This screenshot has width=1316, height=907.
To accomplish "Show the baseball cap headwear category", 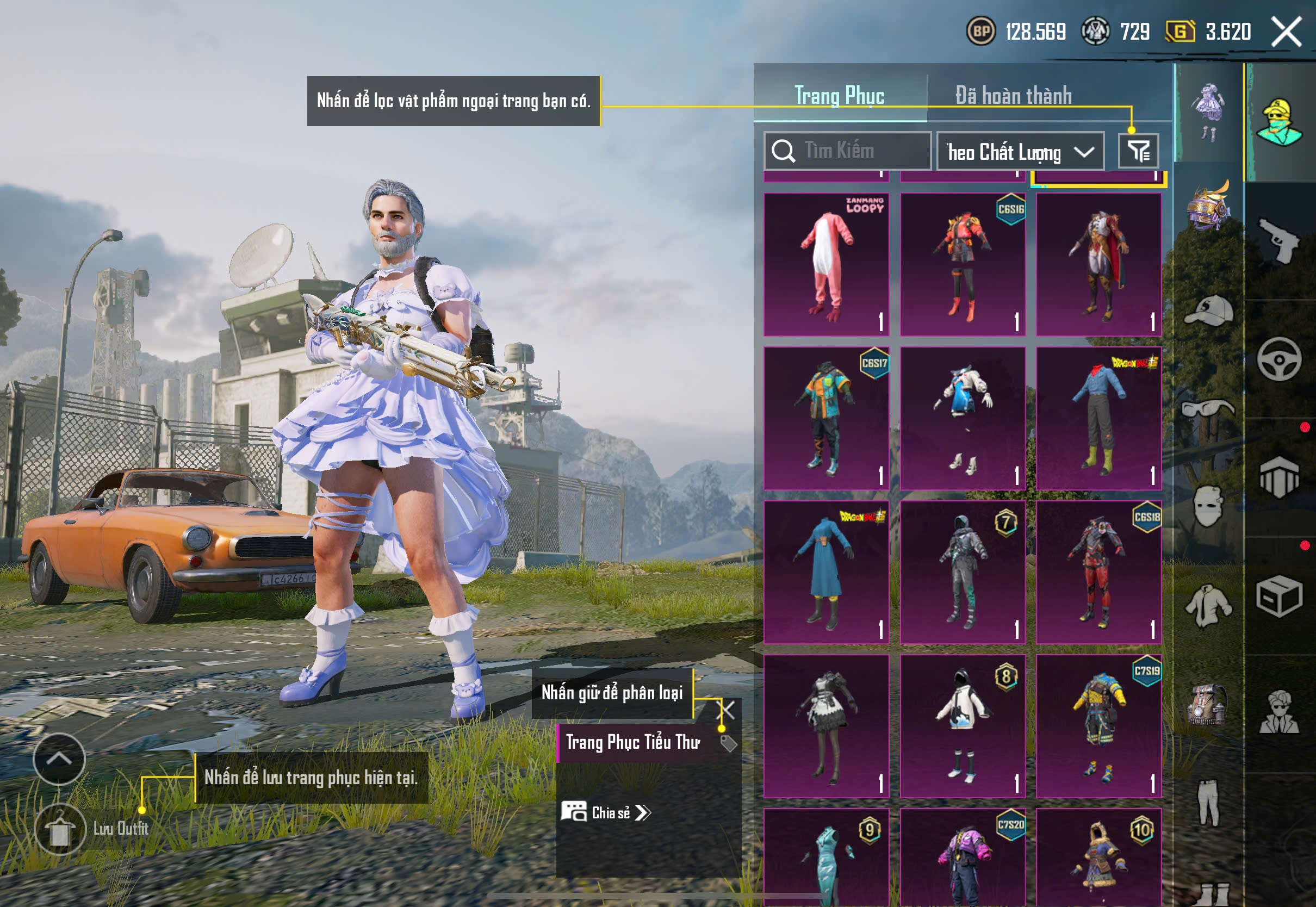I will tap(1209, 312).
